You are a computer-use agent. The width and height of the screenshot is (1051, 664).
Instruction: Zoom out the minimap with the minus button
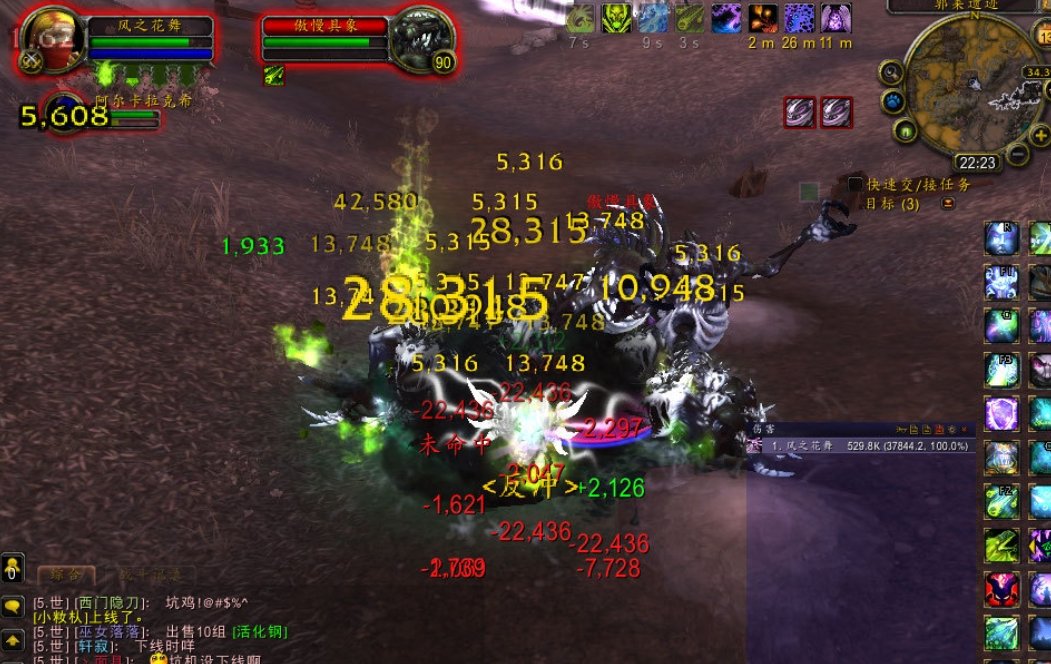click(1016, 156)
